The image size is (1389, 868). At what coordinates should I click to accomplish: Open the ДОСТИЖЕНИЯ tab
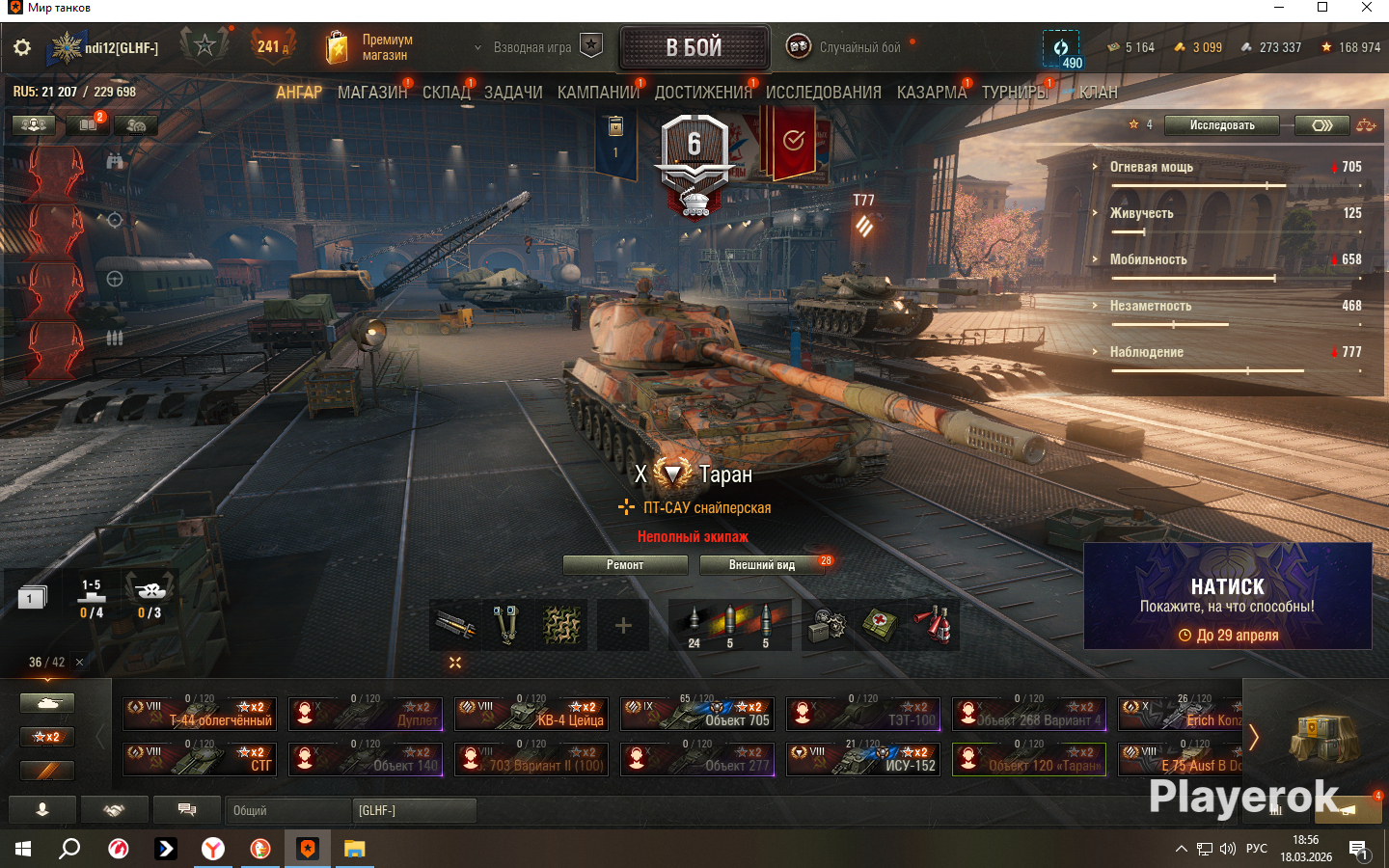pyautogui.click(x=702, y=93)
